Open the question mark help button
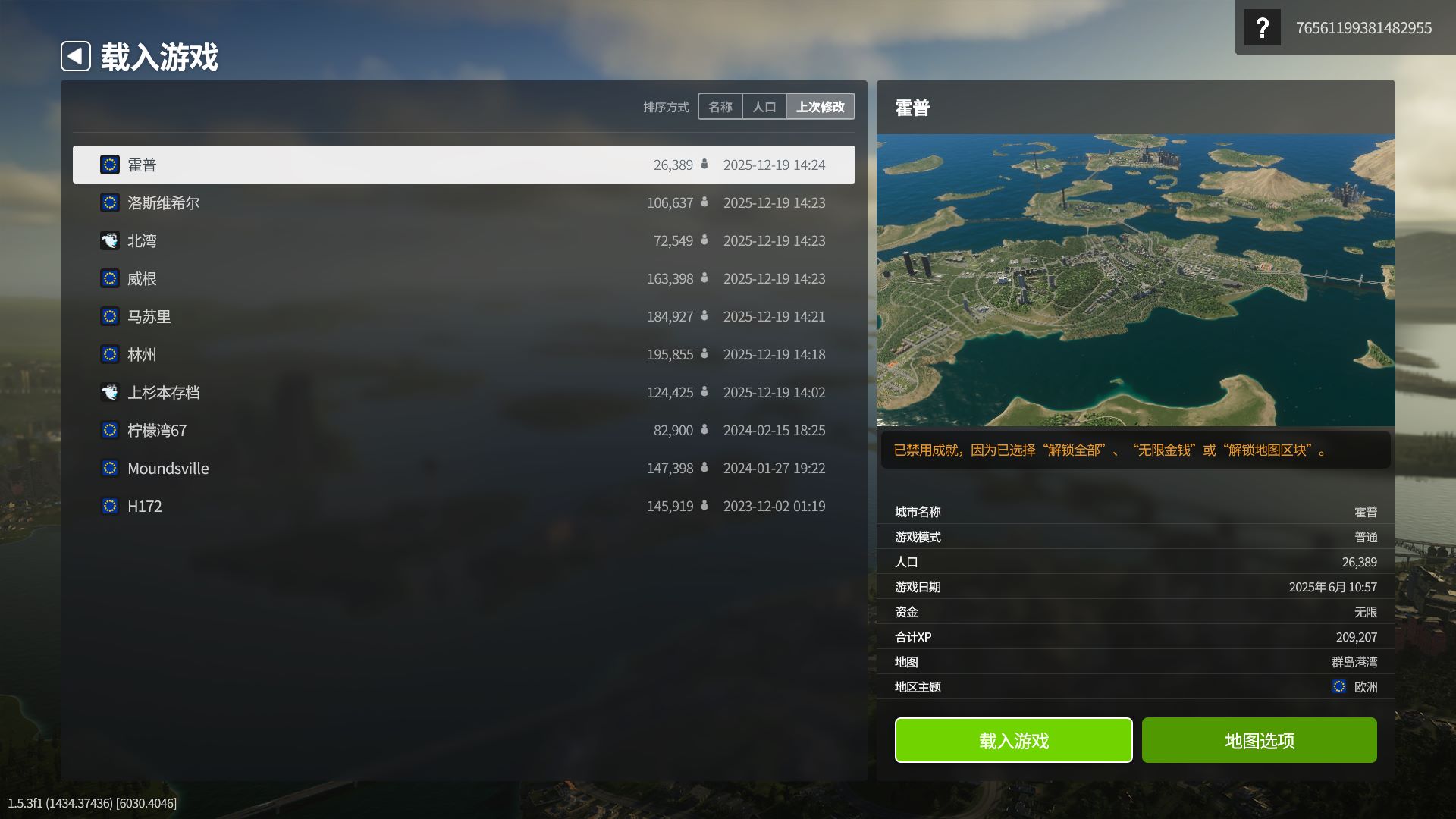 [1262, 28]
